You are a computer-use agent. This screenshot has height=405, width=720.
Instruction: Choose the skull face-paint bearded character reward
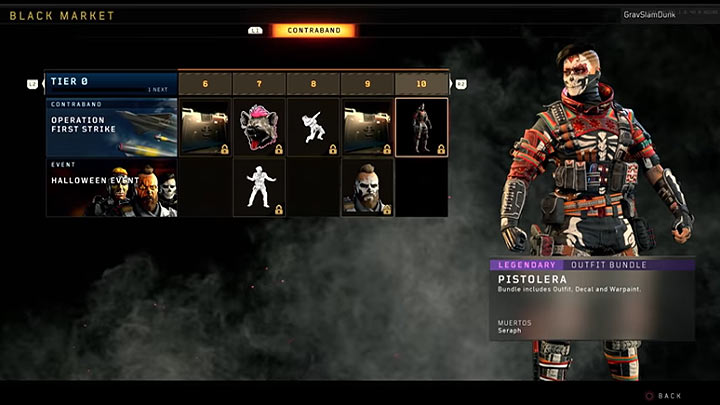pyautogui.click(x=367, y=187)
